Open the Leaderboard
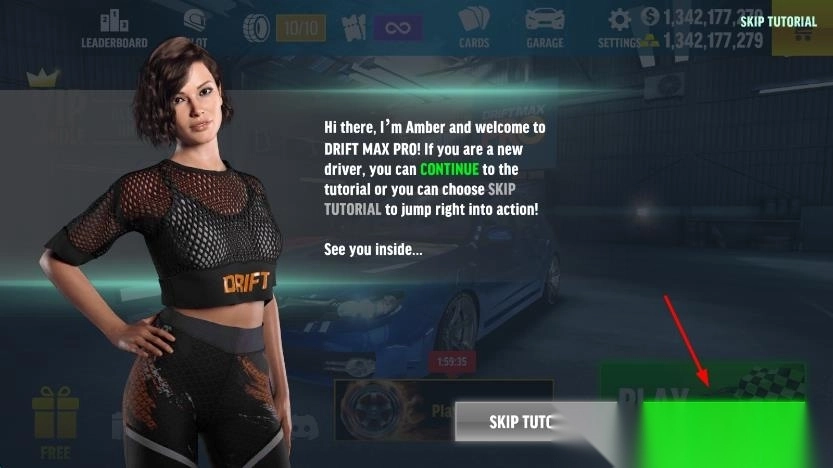 (x=114, y=28)
